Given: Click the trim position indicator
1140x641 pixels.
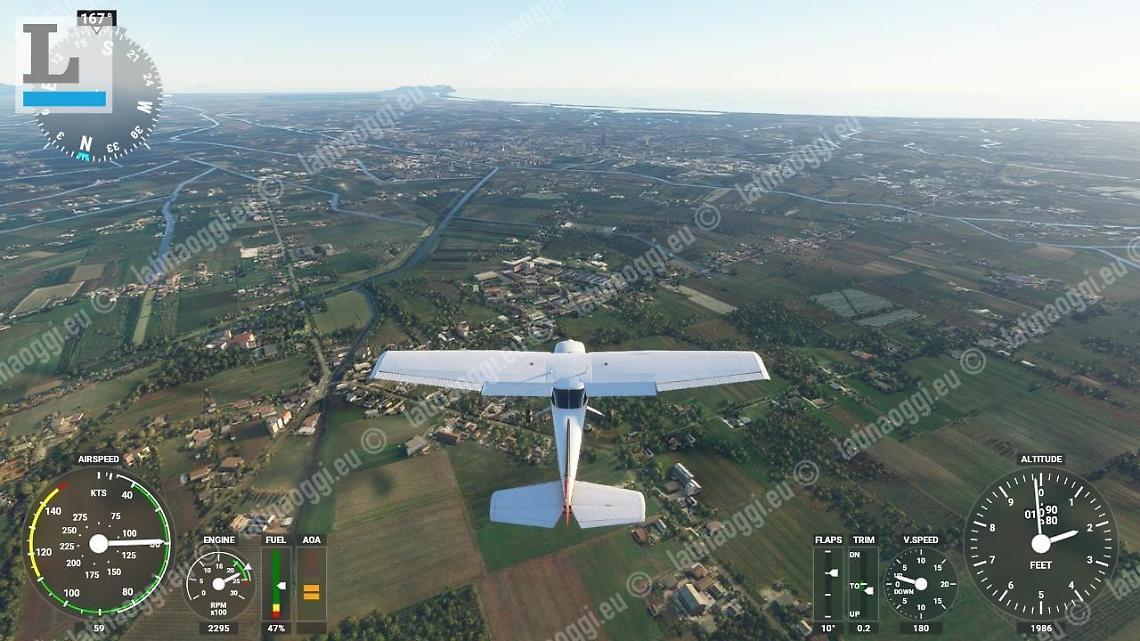Looking at the screenshot, I should point(863,584).
